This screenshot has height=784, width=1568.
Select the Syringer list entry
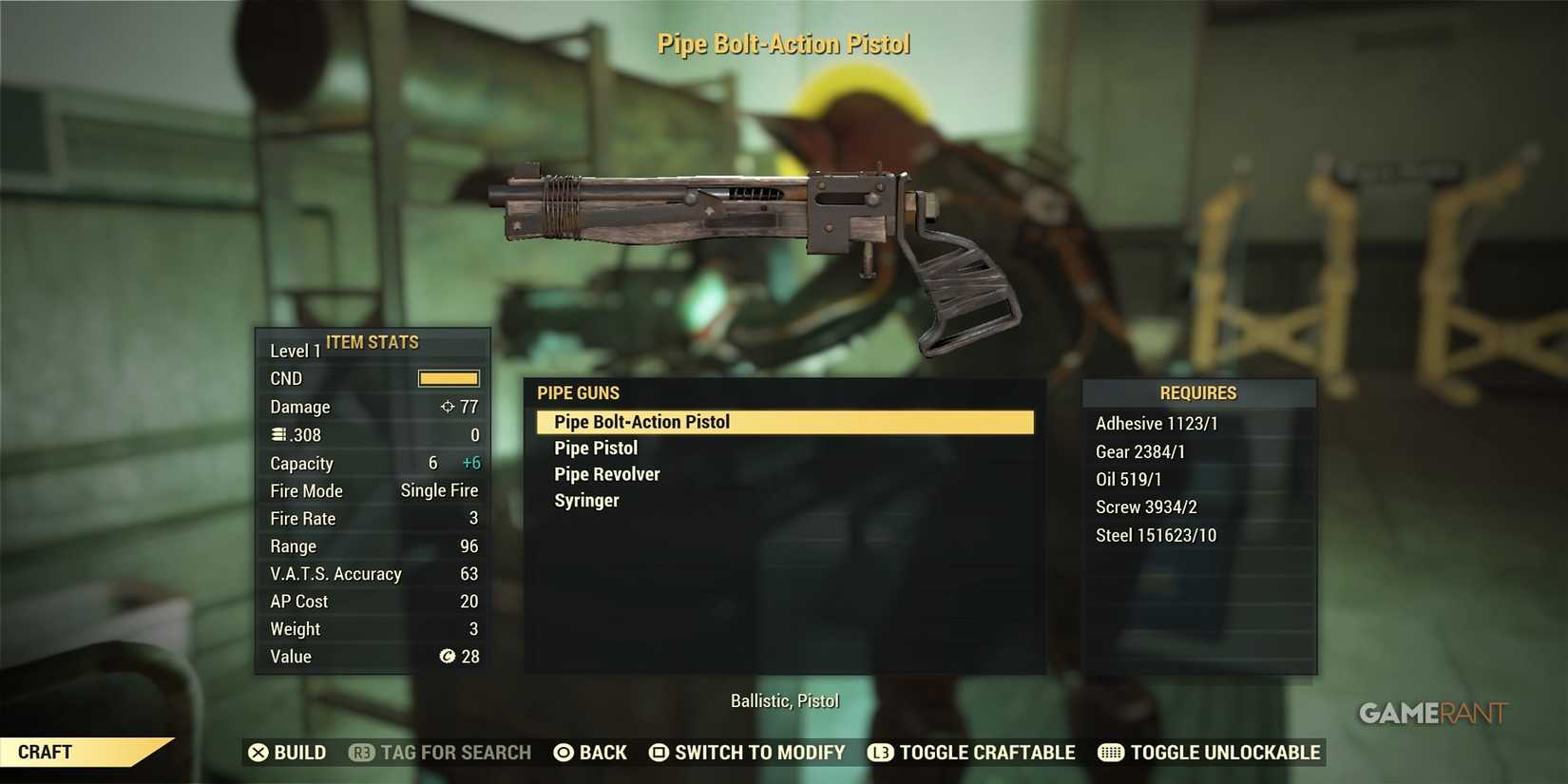pyautogui.click(x=585, y=500)
